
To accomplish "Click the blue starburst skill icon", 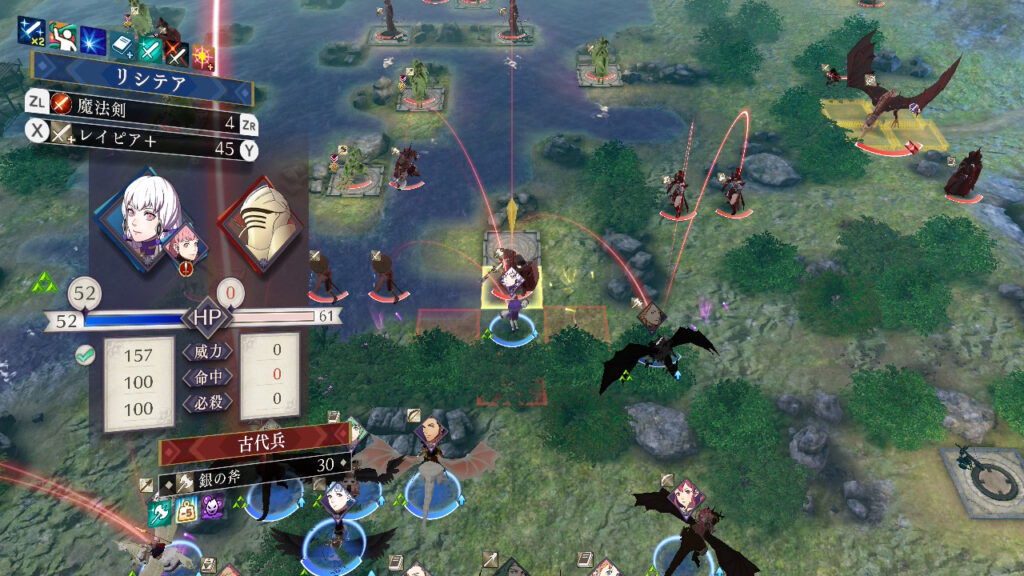I will (93, 41).
